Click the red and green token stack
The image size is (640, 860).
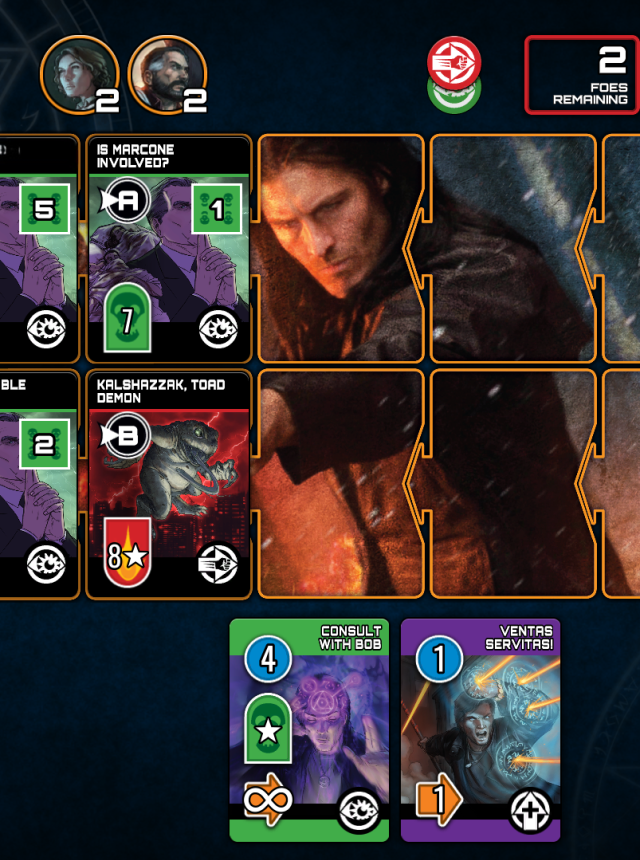[x=454, y=75]
